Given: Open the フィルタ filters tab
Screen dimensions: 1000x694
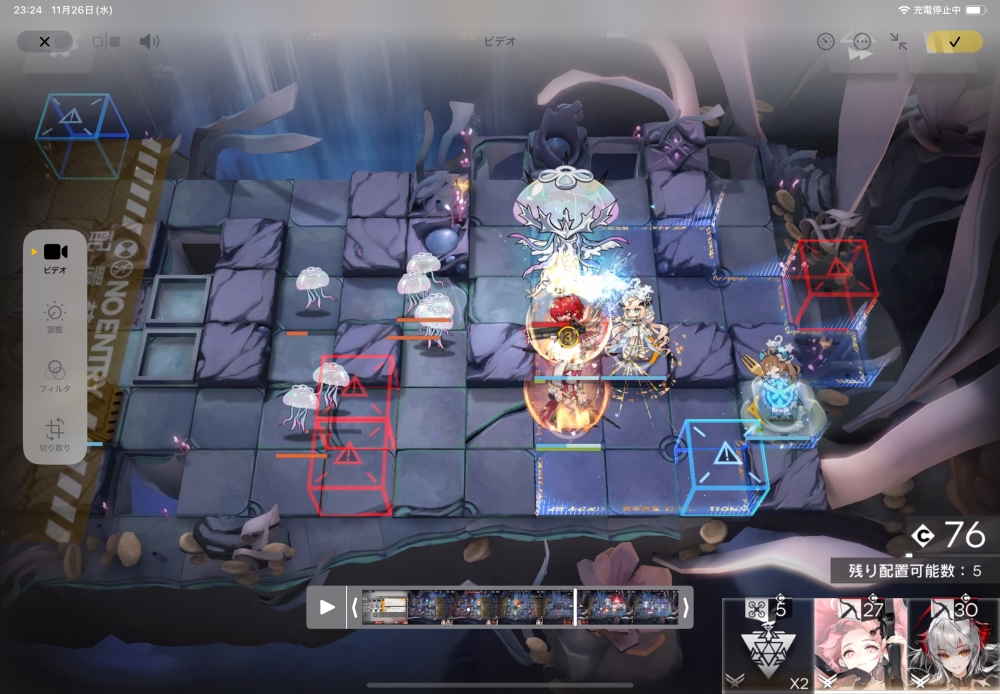Looking at the screenshot, I should pos(55,375).
